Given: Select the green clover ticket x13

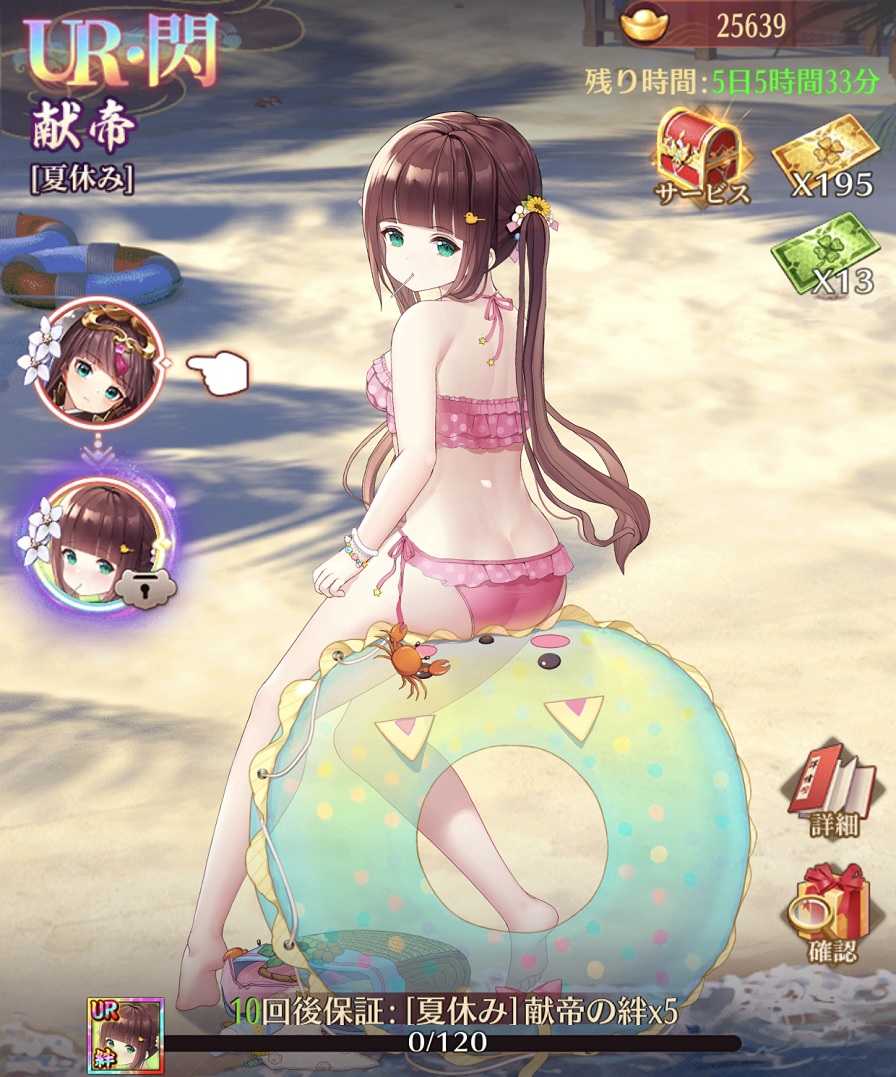Looking at the screenshot, I should tap(824, 253).
